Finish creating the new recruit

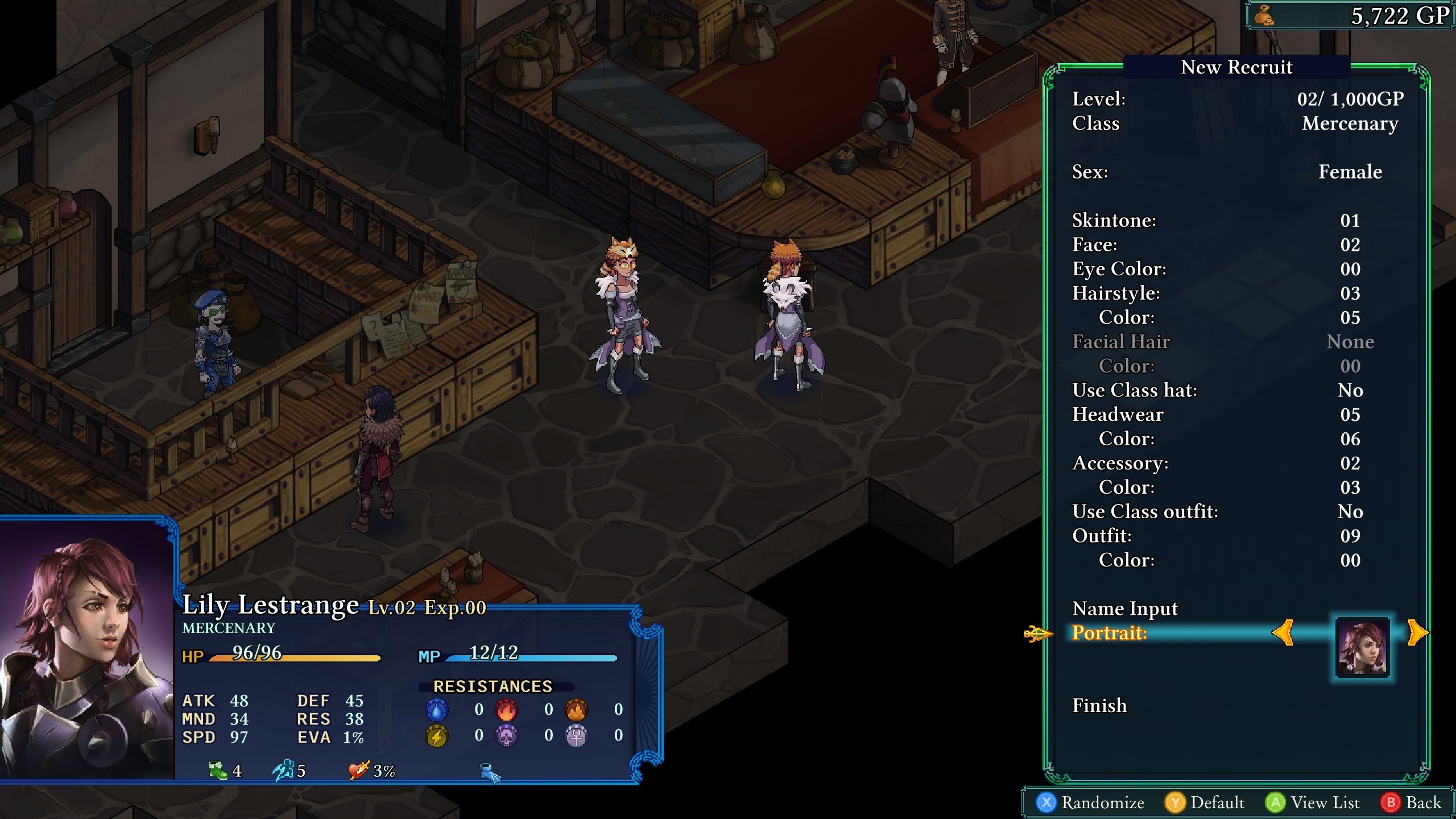pyautogui.click(x=1099, y=706)
